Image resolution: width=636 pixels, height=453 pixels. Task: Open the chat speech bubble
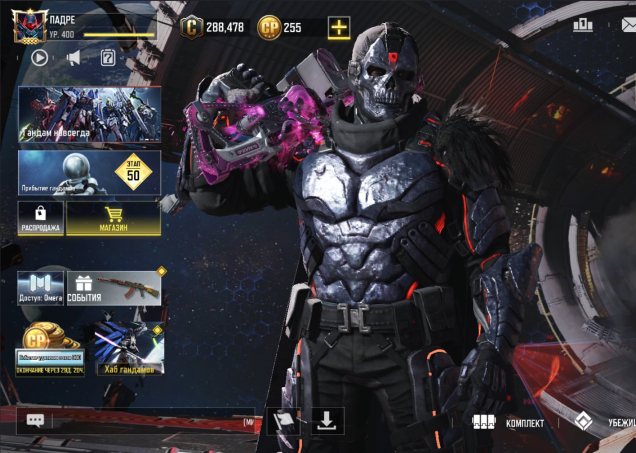click(x=36, y=421)
